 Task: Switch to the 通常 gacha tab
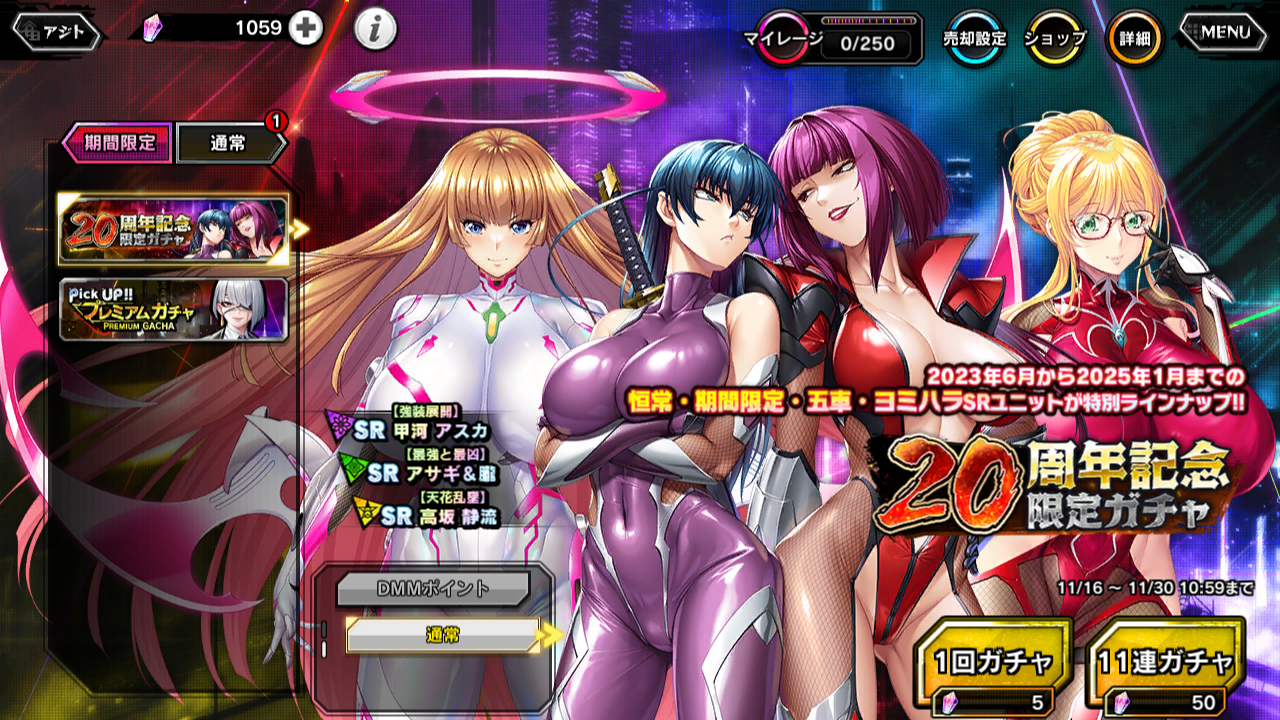click(228, 144)
